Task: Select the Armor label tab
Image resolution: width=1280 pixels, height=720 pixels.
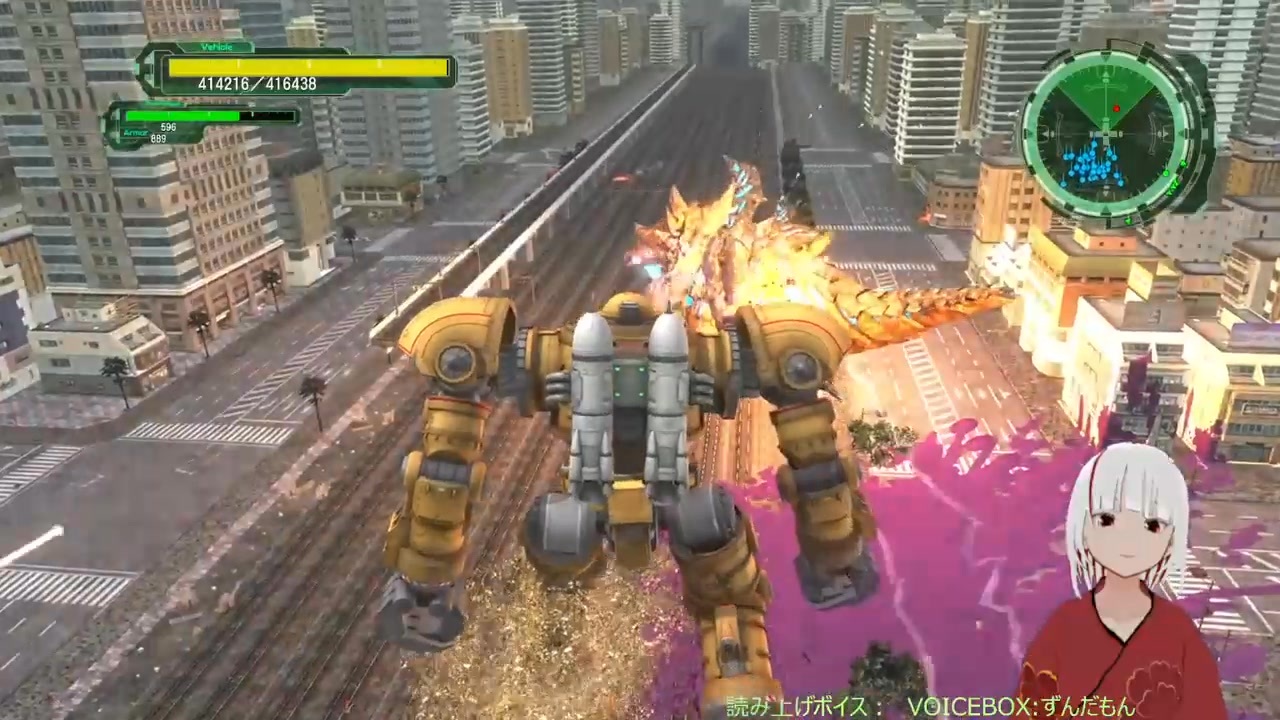Action: pyautogui.click(x=135, y=133)
